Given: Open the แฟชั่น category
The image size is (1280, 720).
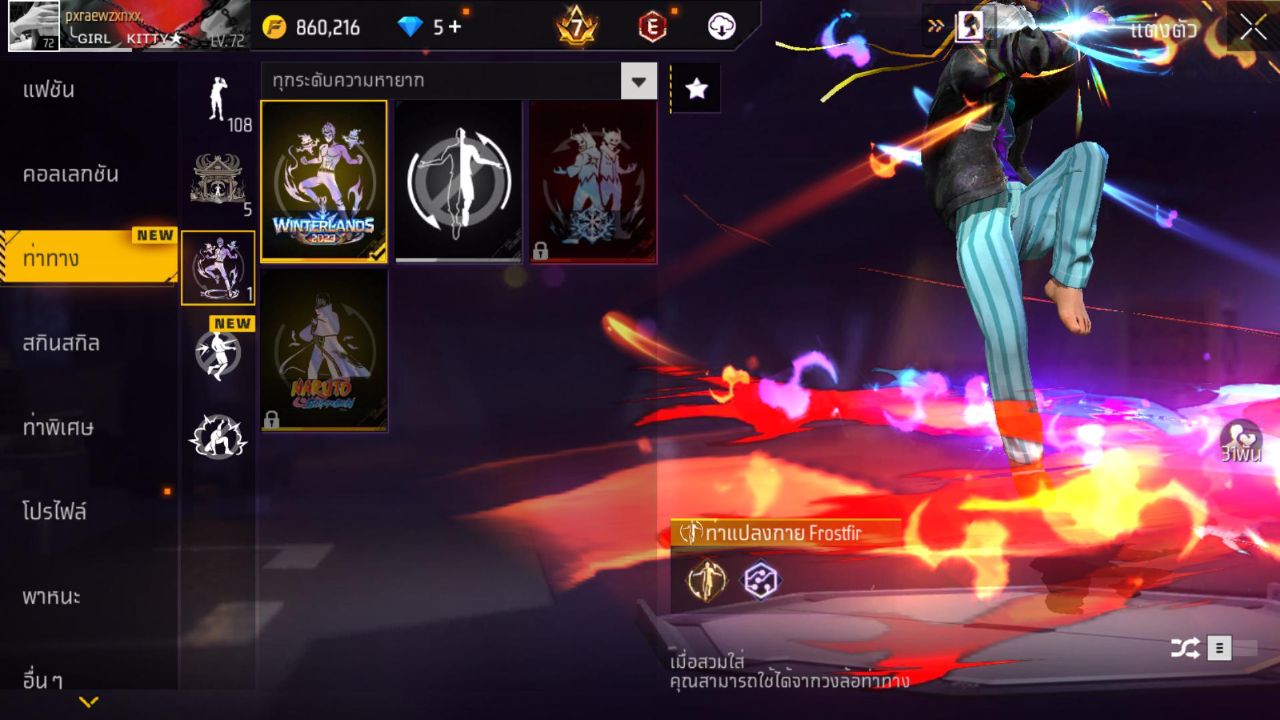Looking at the screenshot, I should pos(50,90).
